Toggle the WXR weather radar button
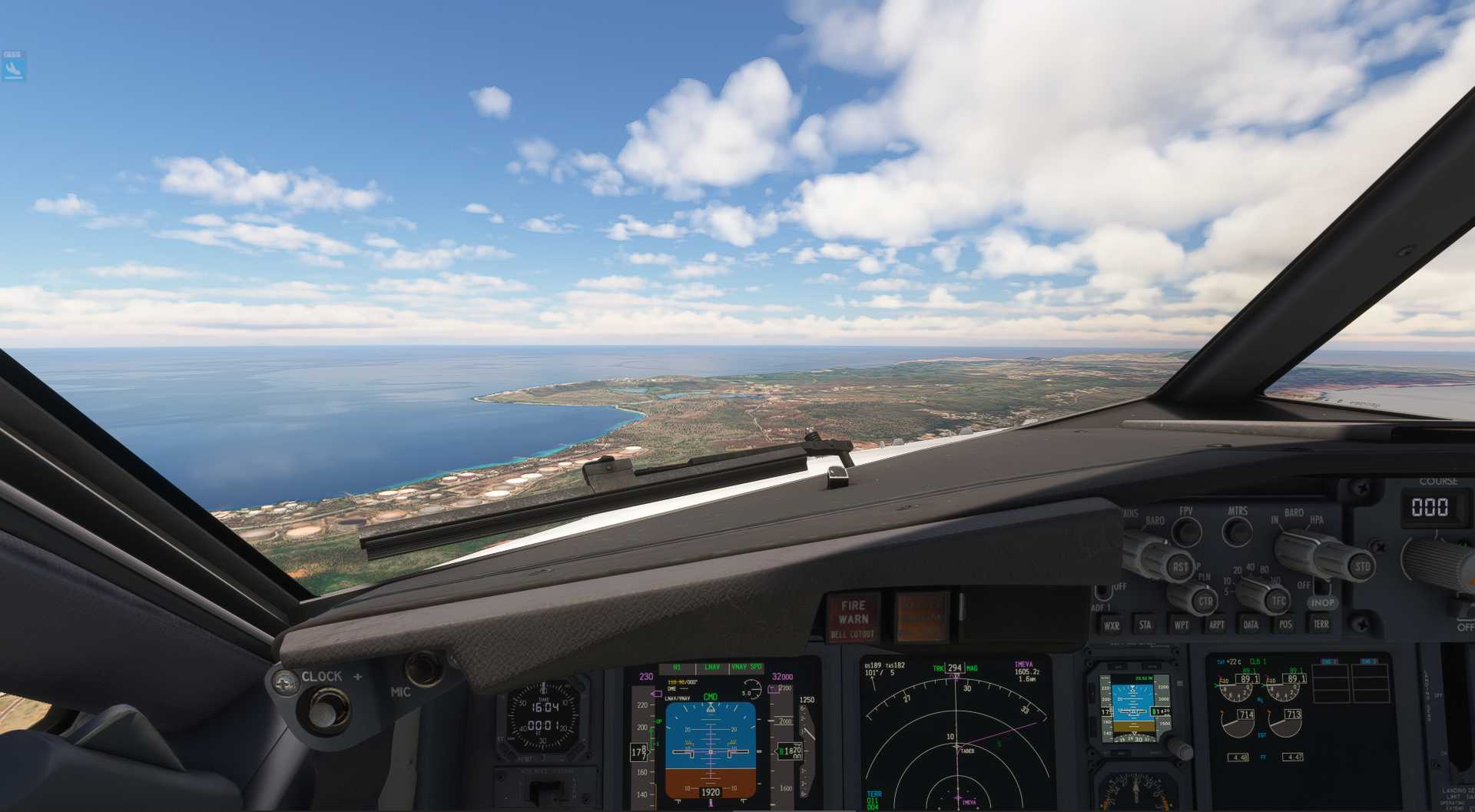1475x812 pixels. point(1111,625)
